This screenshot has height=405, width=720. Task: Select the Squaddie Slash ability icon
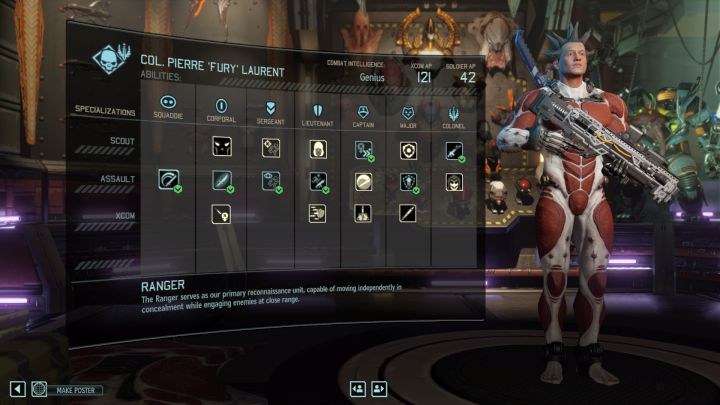coord(169,181)
